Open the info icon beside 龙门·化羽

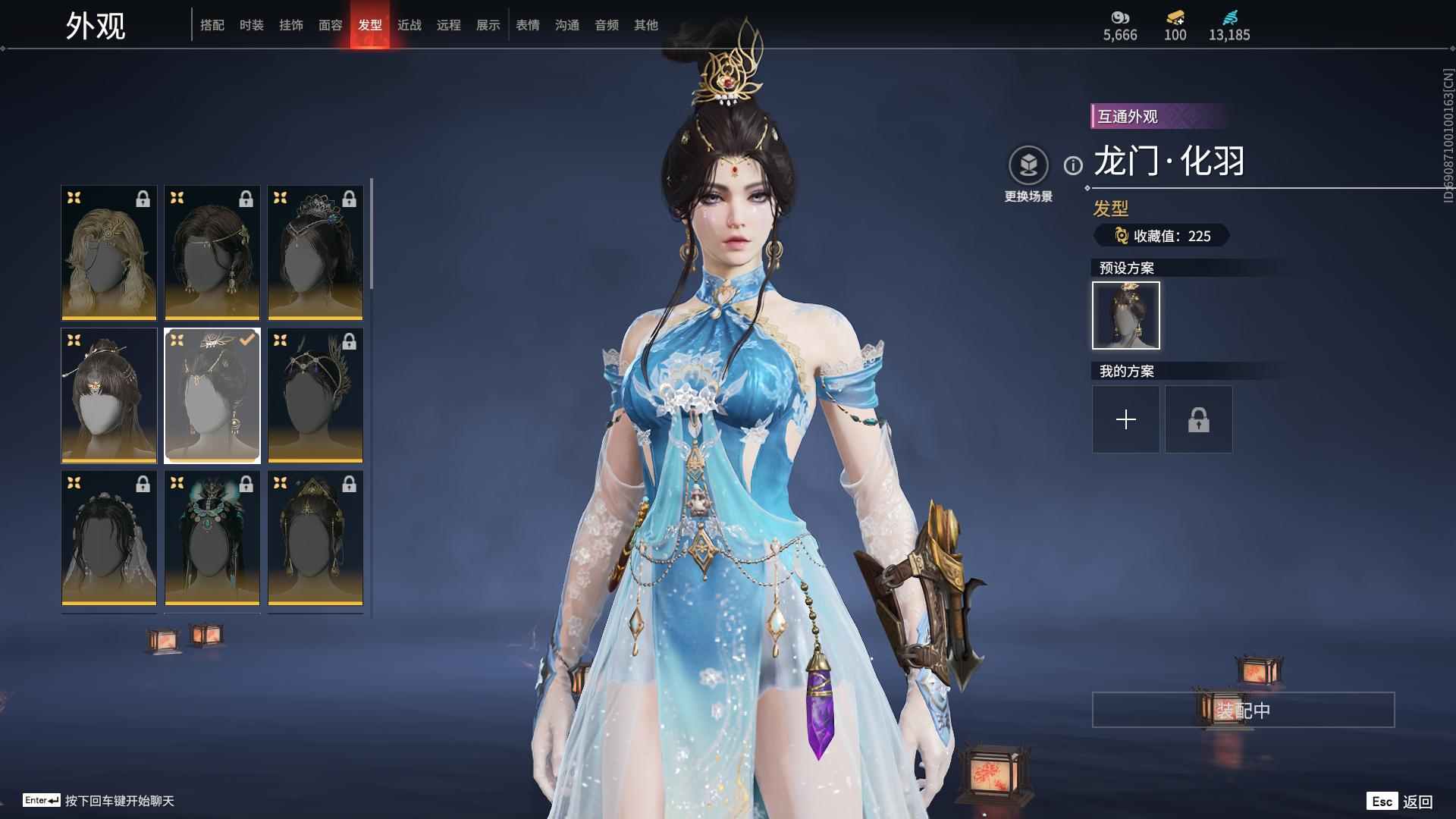pos(1073,165)
